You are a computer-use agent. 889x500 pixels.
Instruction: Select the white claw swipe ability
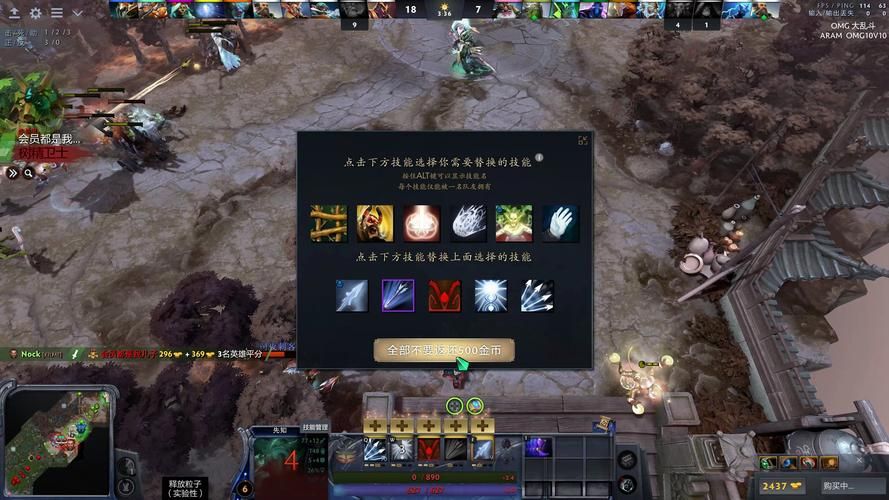click(x=468, y=223)
